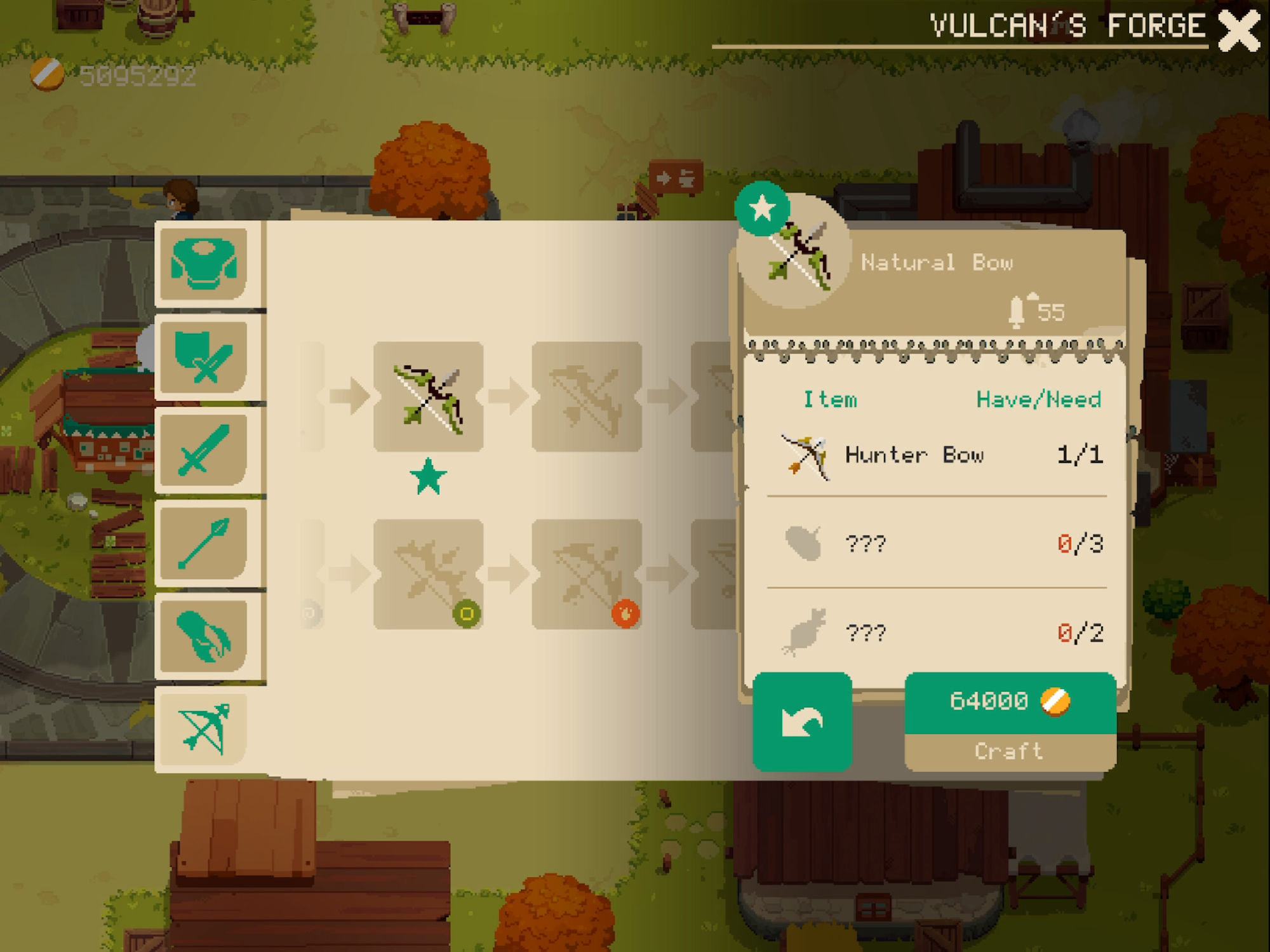Select the Natural Bow recipe tile

pos(429,397)
